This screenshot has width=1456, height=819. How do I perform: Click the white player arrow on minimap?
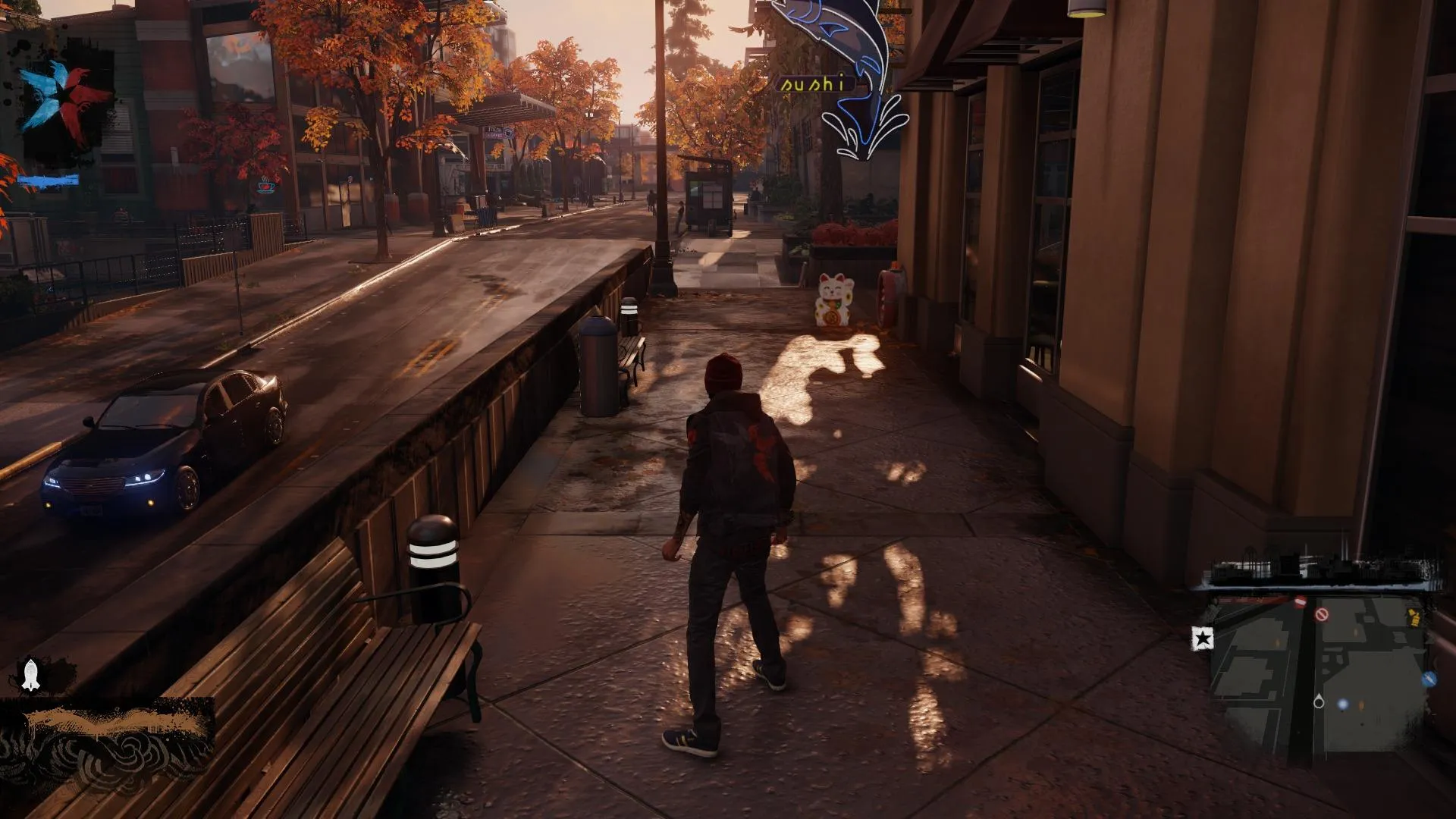point(1319,701)
